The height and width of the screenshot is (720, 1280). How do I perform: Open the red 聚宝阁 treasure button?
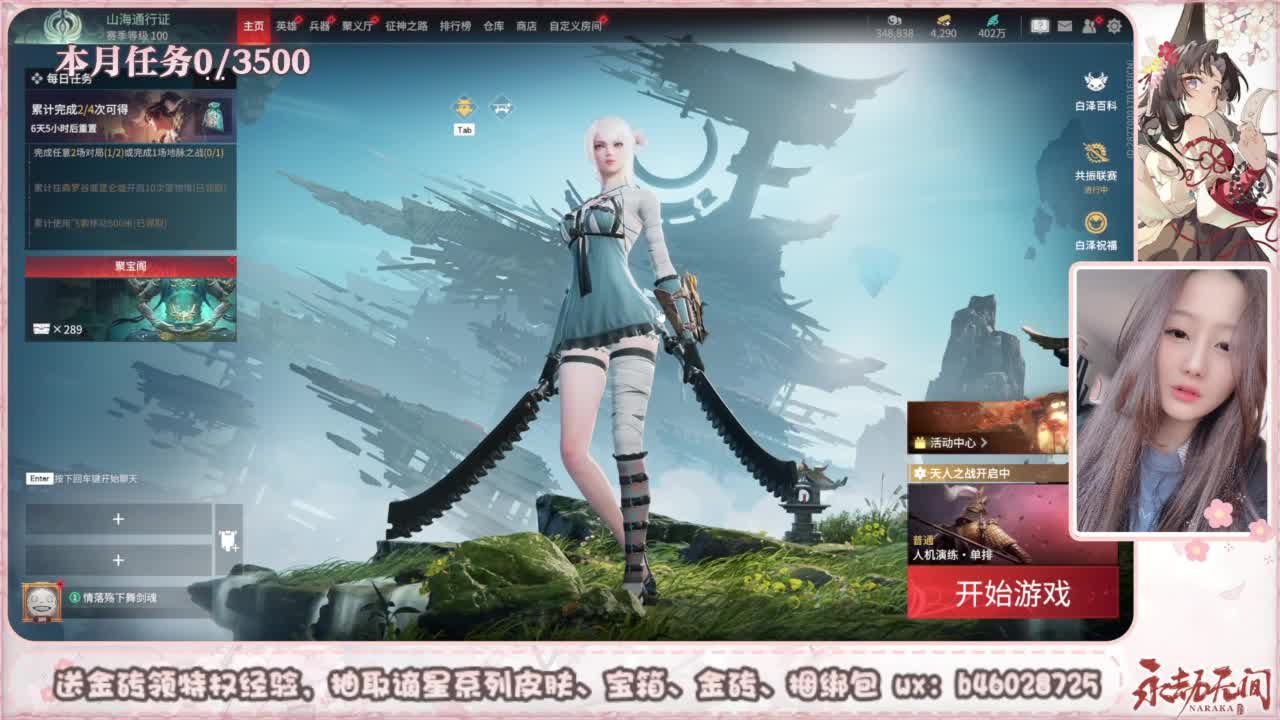point(128,263)
